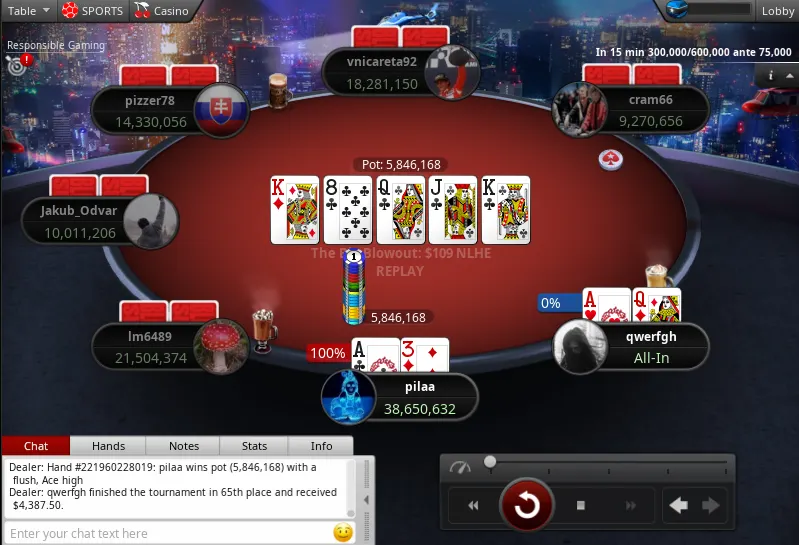Rewind the hand replay
This screenshot has width=799, height=545.
click(x=473, y=505)
